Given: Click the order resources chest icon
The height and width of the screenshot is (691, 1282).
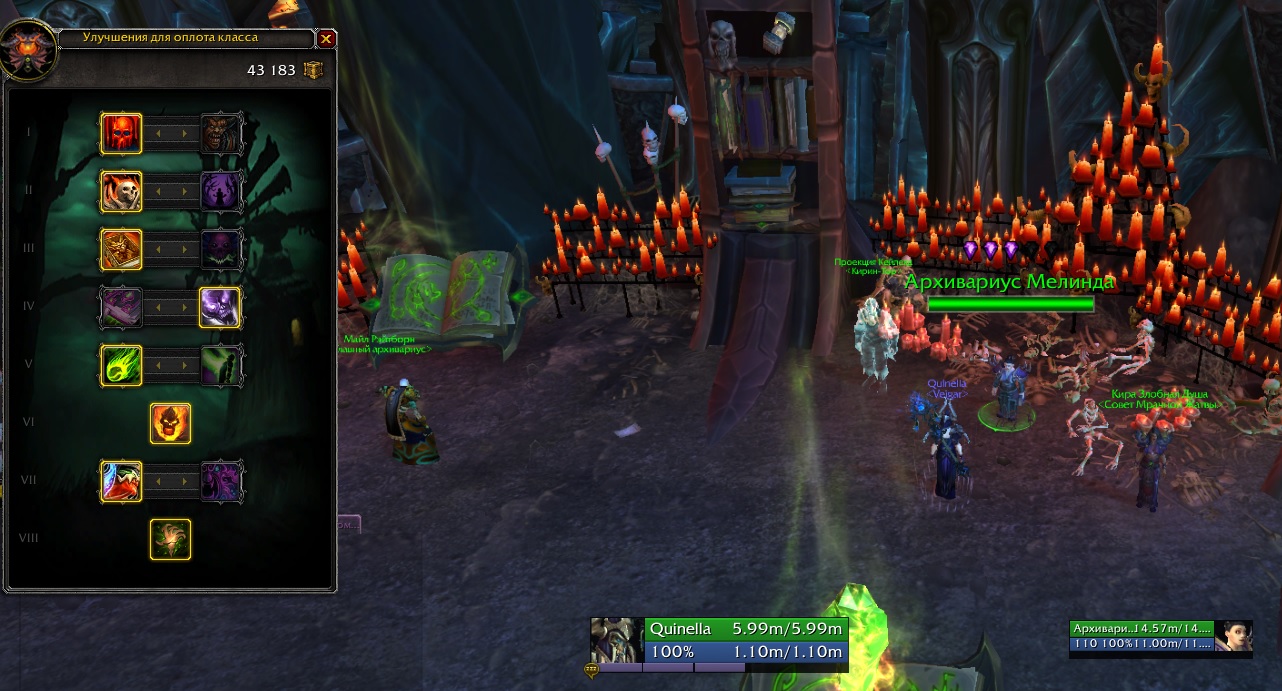Looking at the screenshot, I should pos(314,70).
